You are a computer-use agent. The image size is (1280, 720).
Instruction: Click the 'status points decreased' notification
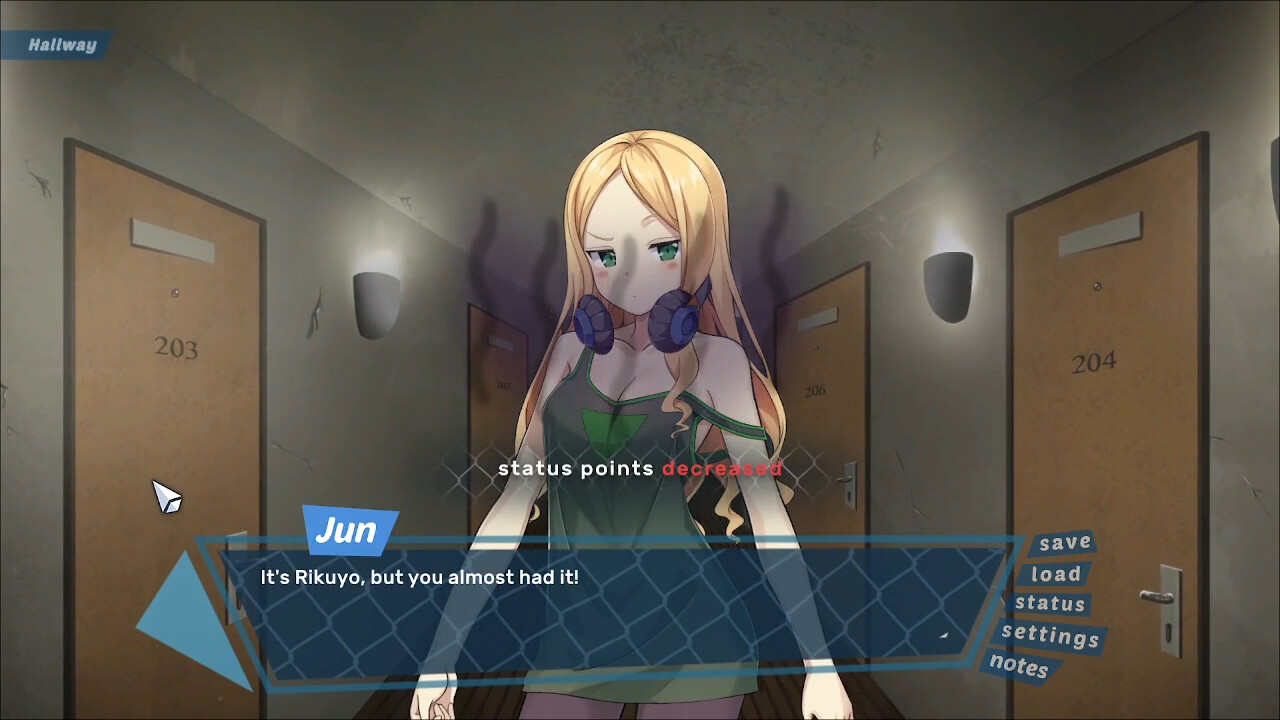(640, 467)
